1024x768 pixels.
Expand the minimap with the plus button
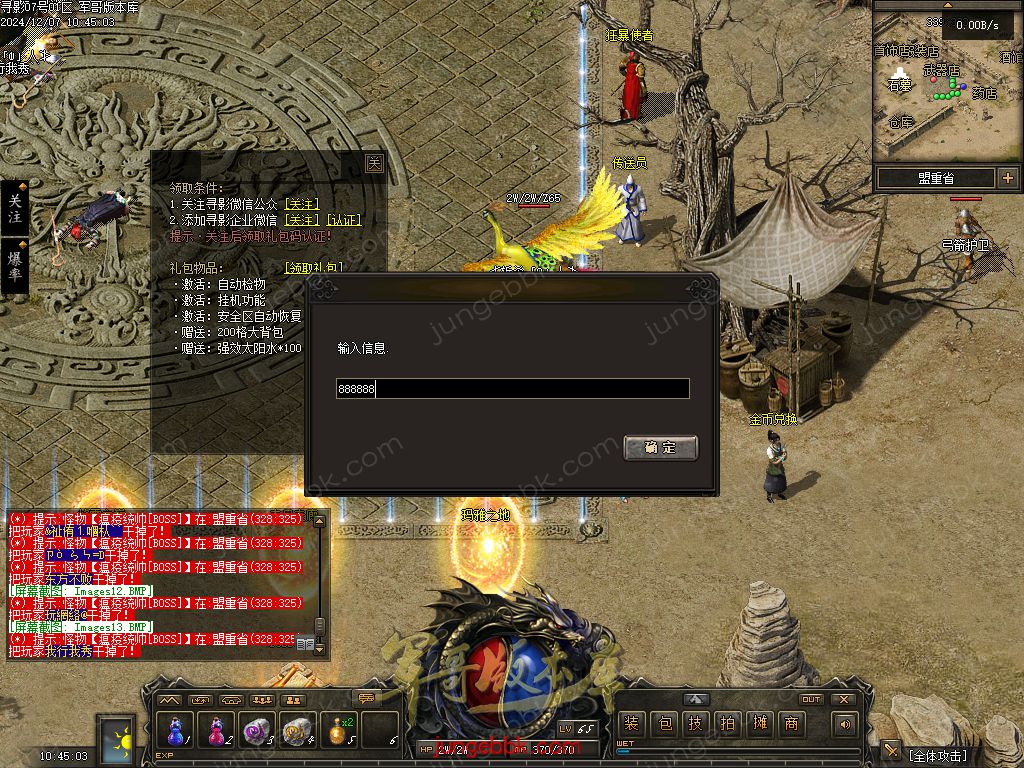click(1007, 178)
